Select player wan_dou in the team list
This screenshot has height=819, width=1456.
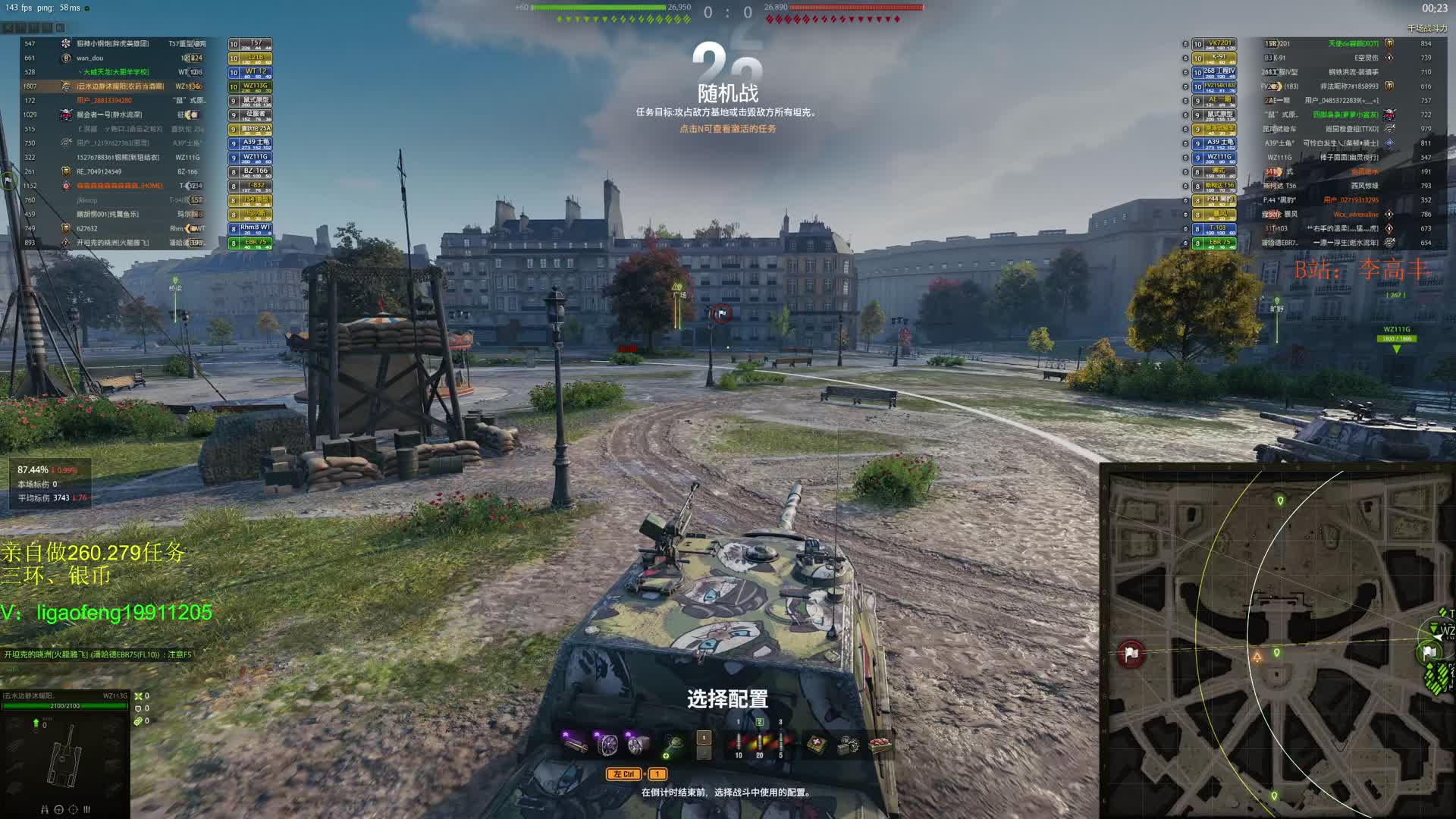click(90, 58)
